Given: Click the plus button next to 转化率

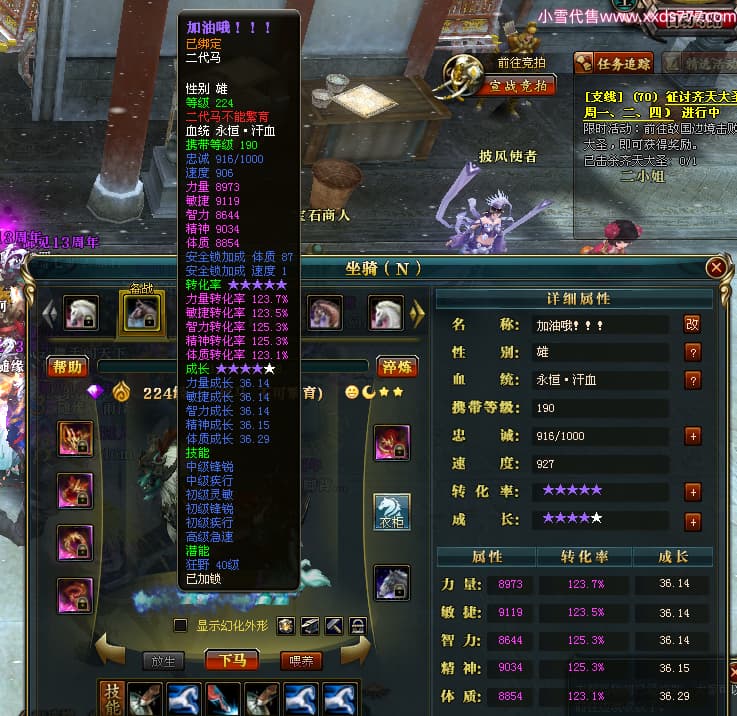Looking at the screenshot, I should [692, 492].
